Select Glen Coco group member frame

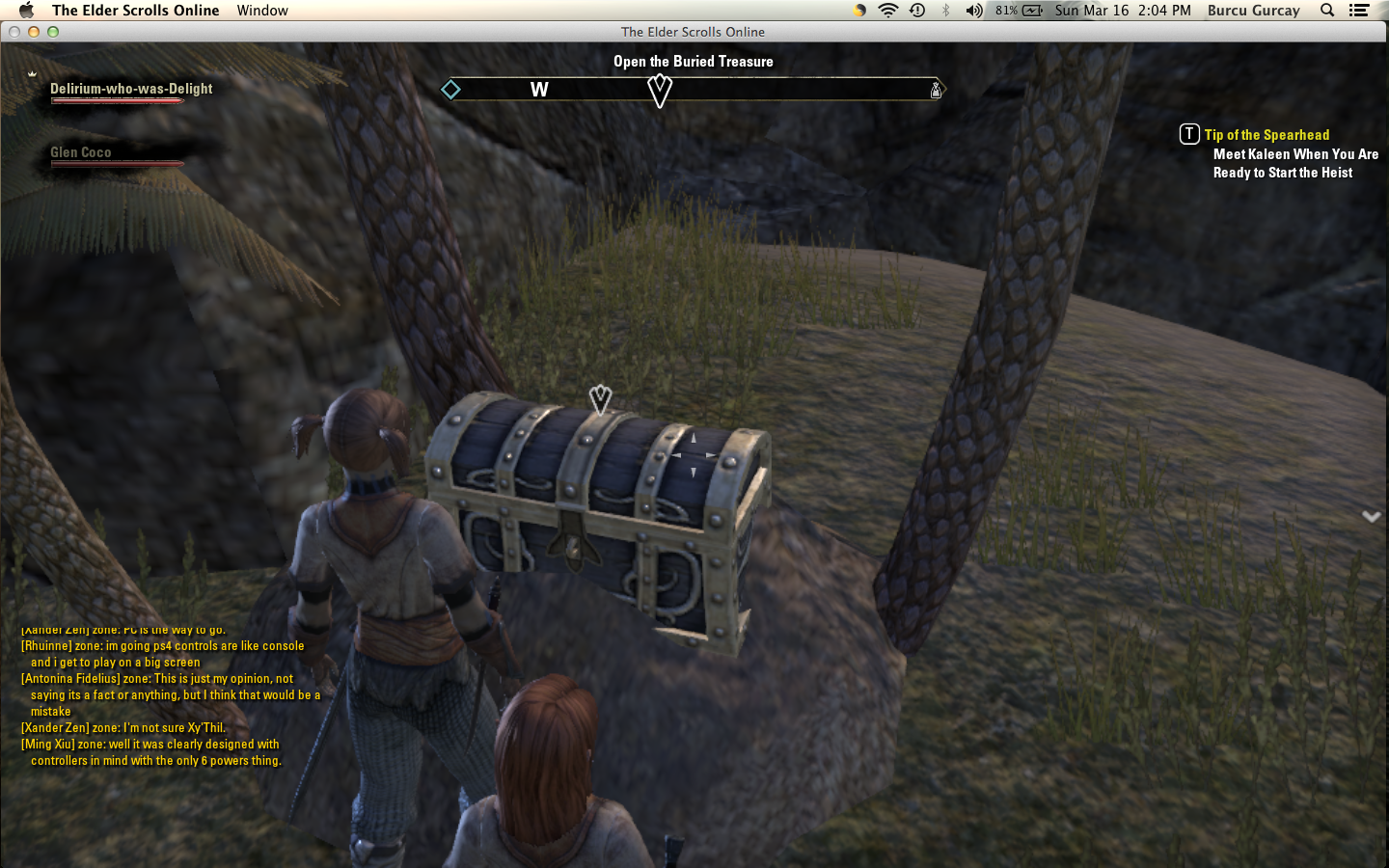81,152
